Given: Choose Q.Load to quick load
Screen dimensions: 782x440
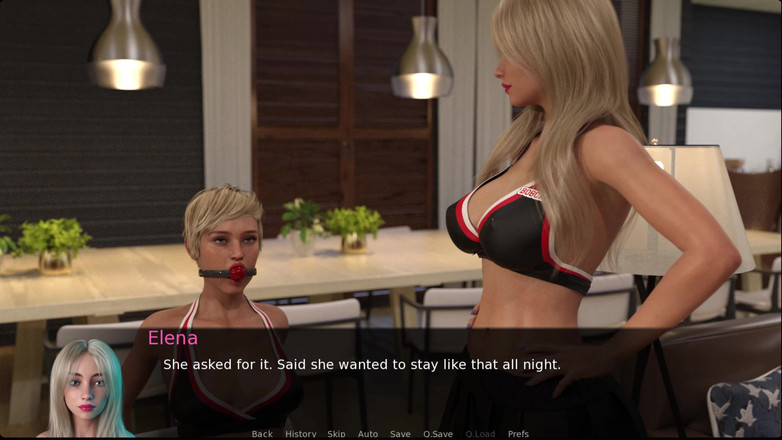Looking at the screenshot, I should pos(480,434).
